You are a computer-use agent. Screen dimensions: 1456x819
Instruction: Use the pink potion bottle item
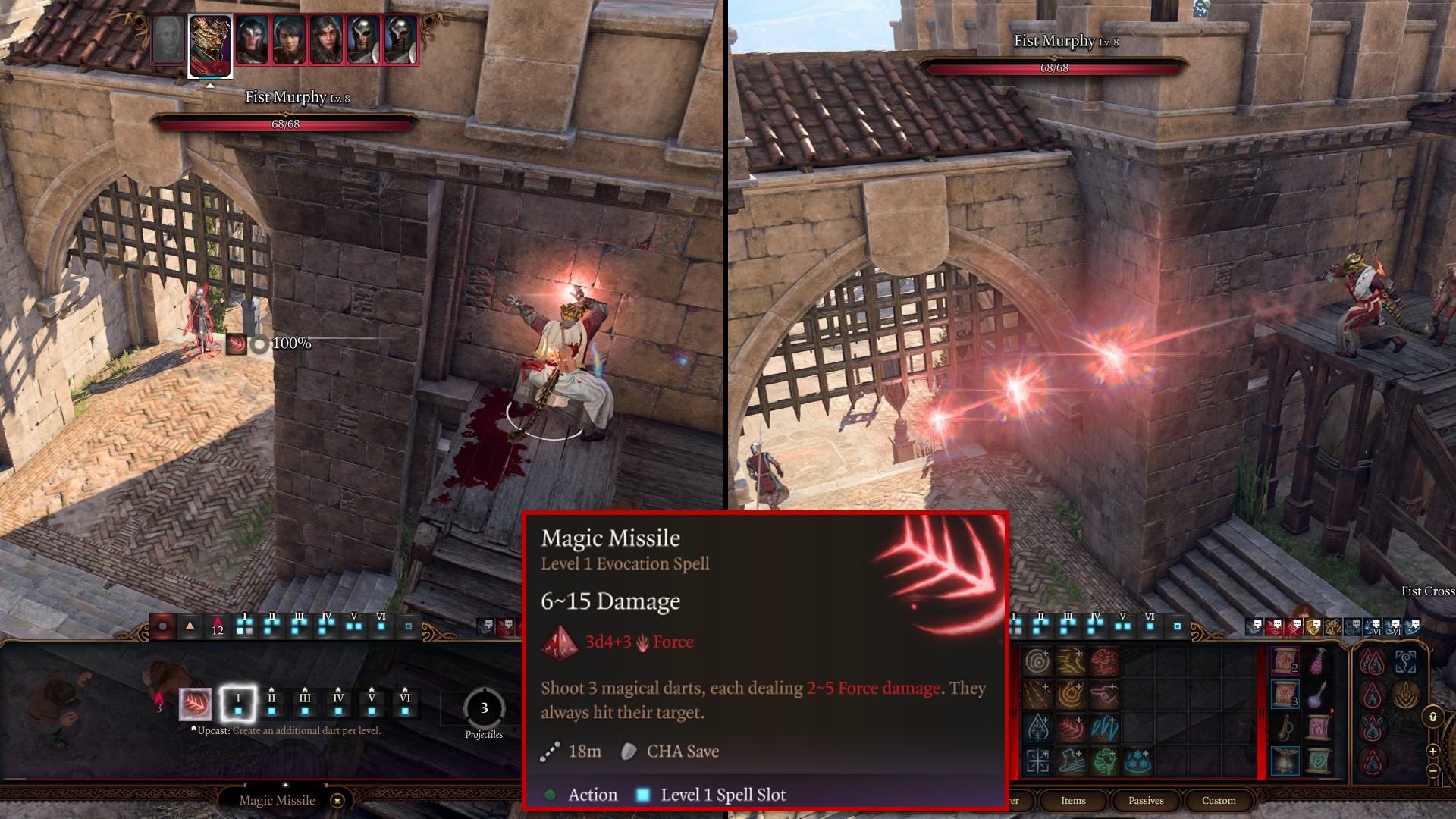point(1318,662)
